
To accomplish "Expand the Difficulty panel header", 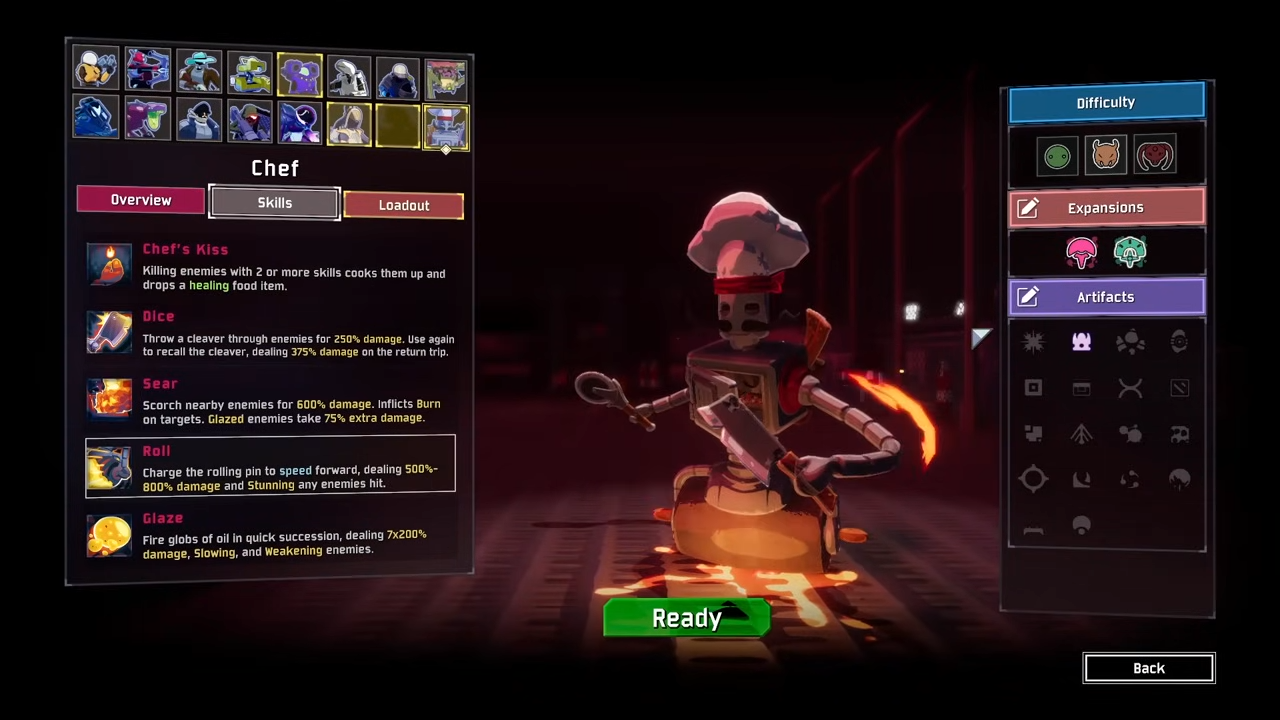I will coord(1105,102).
